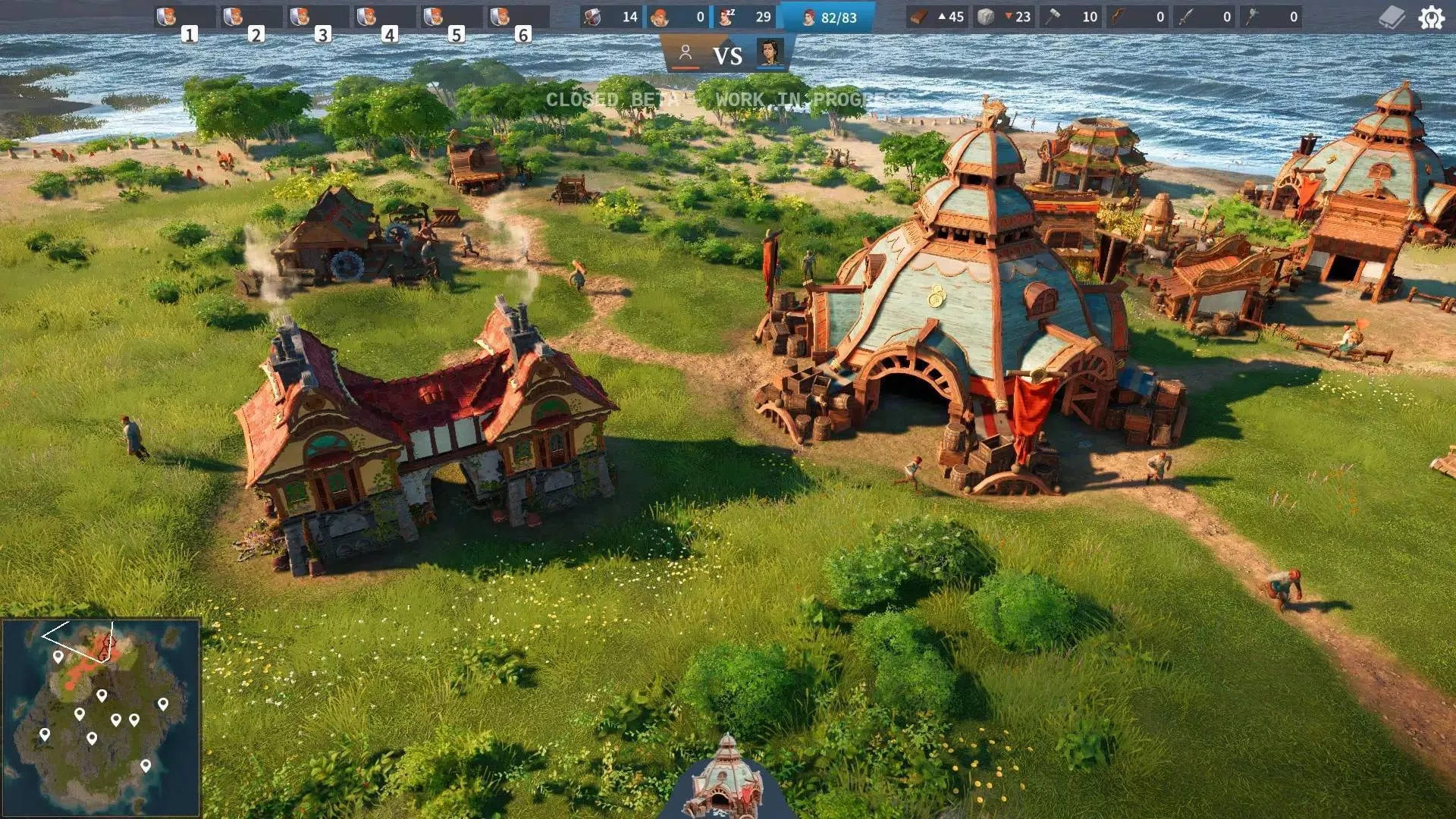Click the player silhouette icon beside VS
The height and width of the screenshot is (819, 1456).
click(x=686, y=53)
